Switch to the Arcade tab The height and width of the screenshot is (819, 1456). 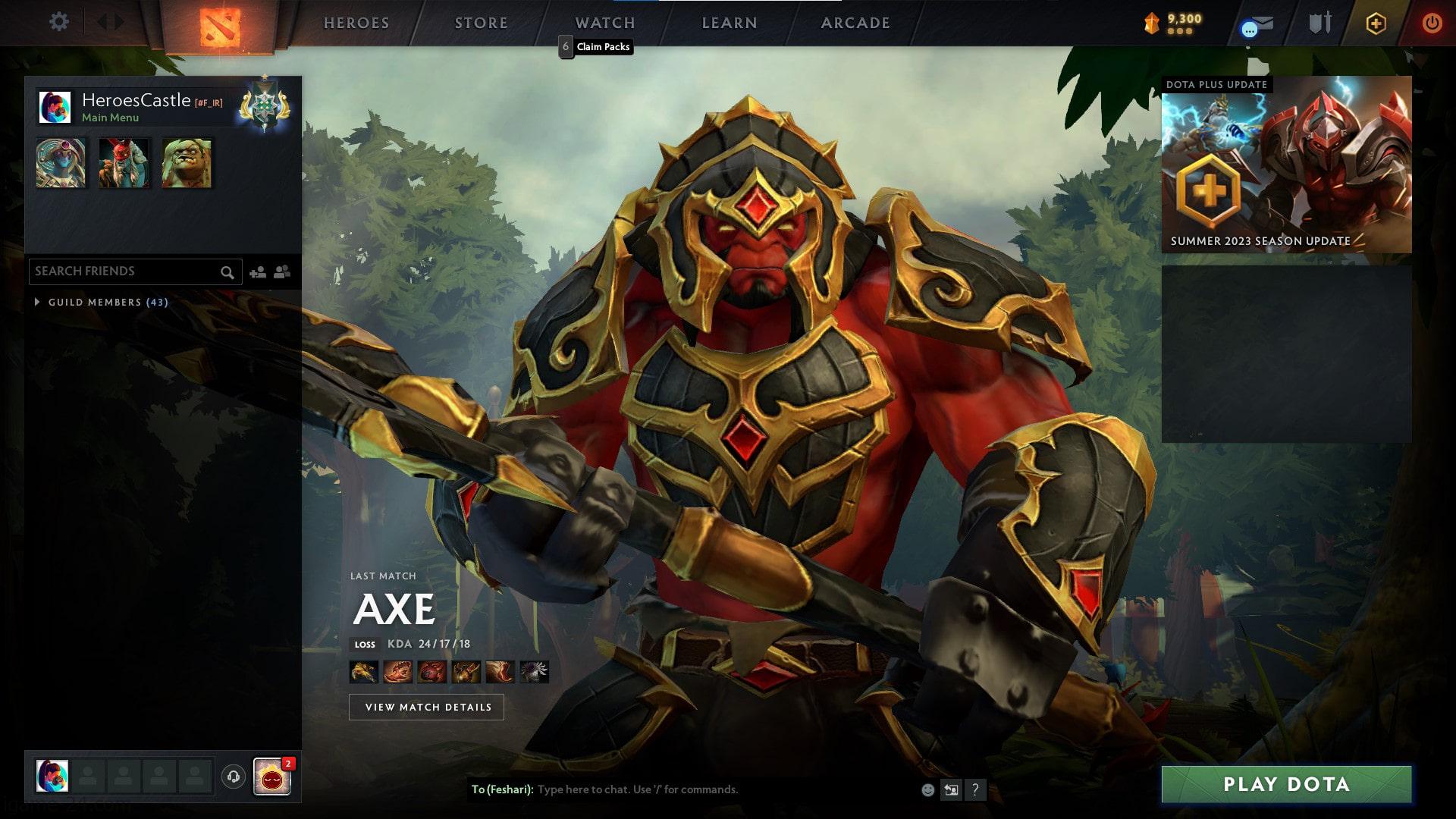(x=855, y=23)
